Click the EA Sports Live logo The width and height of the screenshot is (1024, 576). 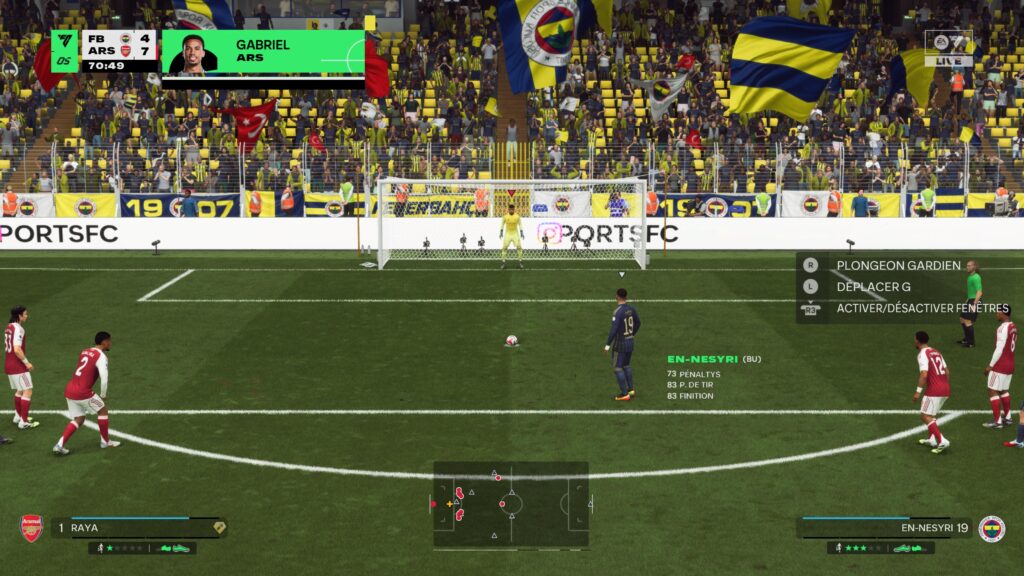pos(947,48)
